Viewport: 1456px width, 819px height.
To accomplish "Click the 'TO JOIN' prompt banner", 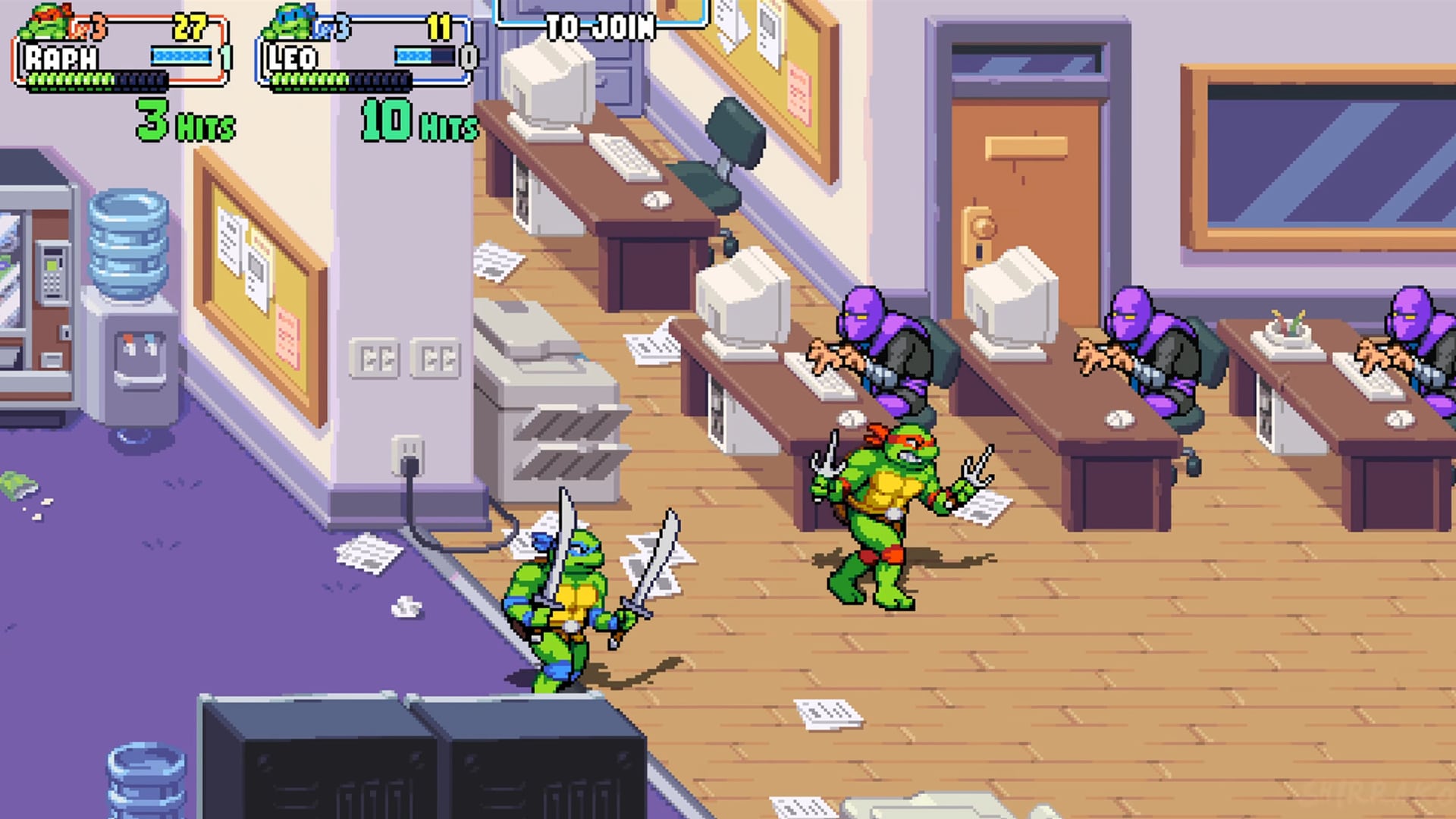I will [x=599, y=27].
